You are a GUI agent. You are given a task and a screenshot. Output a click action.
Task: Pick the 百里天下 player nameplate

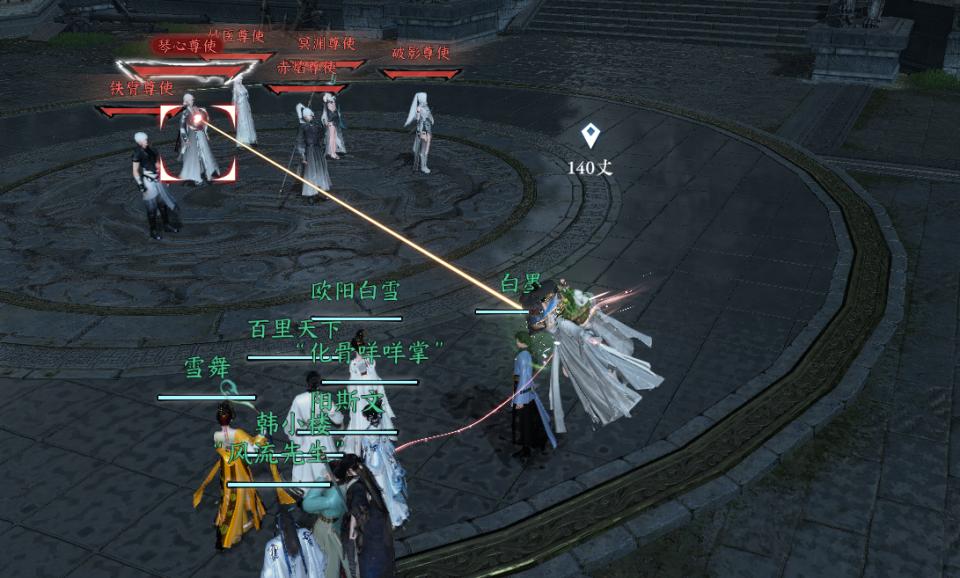294,329
